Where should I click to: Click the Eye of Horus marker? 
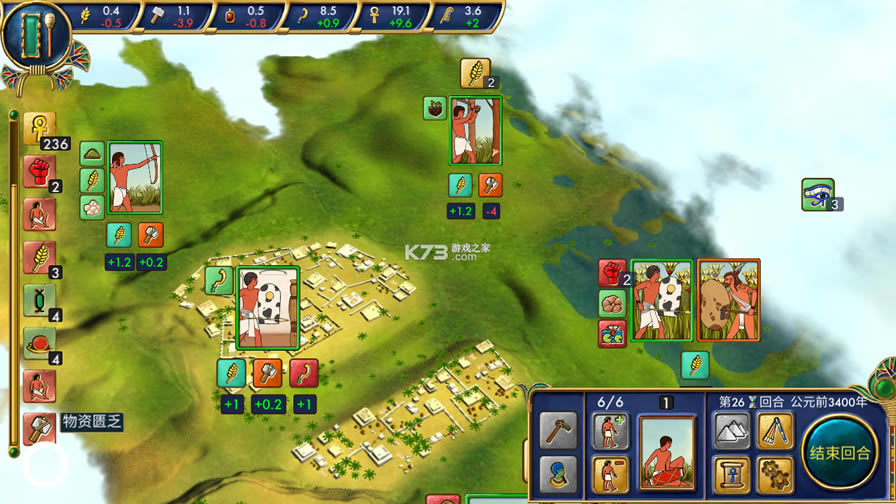(817, 194)
